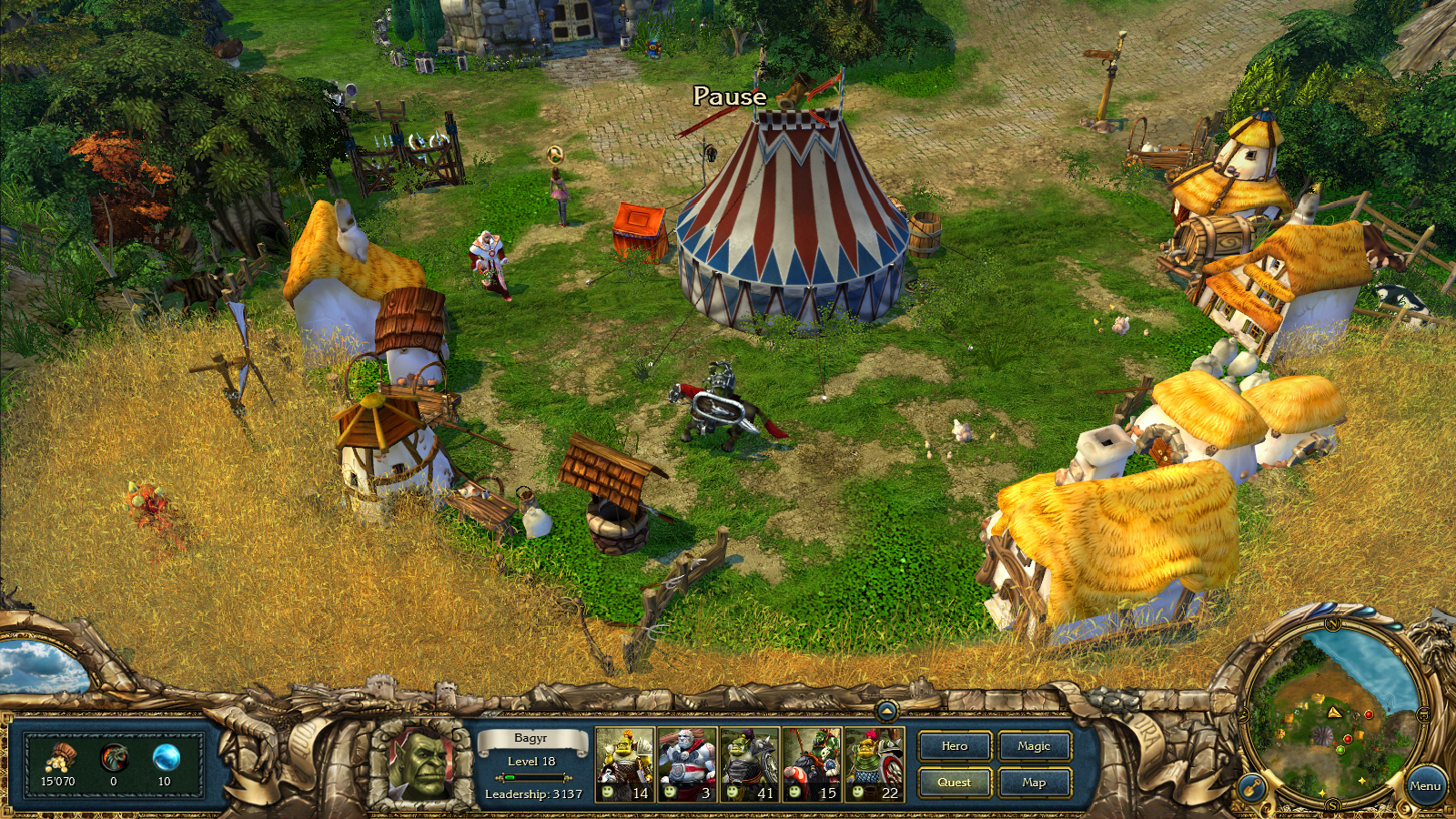Image resolution: width=1456 pixels, height=819 pixels.
Task: Click the morale smiley on the 41-unit troop
Action: click(x=731, y=794)
